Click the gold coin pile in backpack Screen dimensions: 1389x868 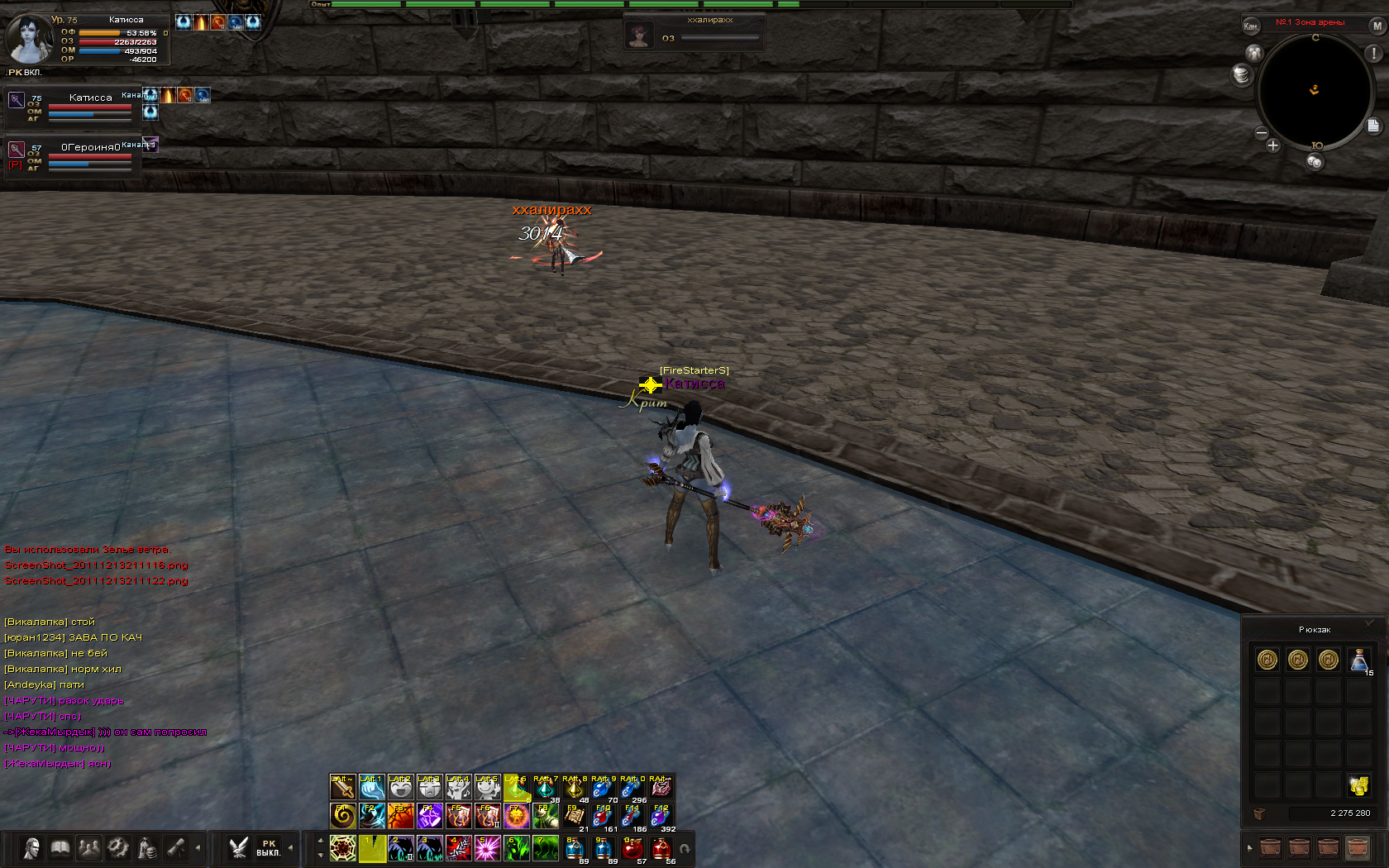coord(1358,785)
